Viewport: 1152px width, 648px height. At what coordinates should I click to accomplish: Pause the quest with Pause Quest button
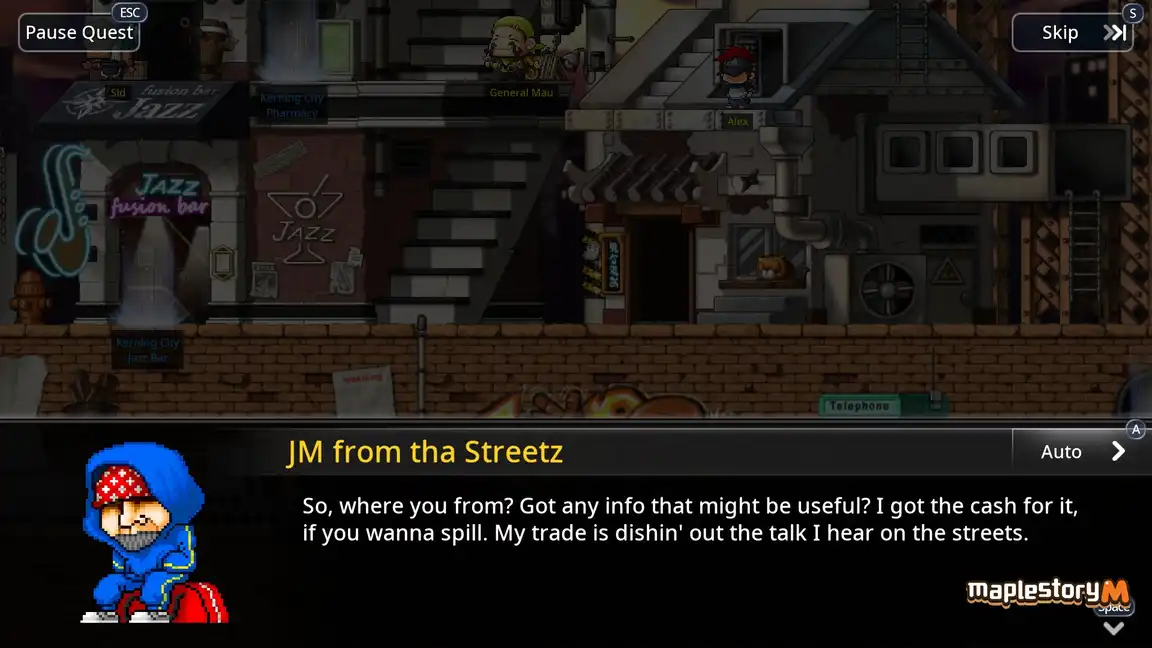pos(79,33)
